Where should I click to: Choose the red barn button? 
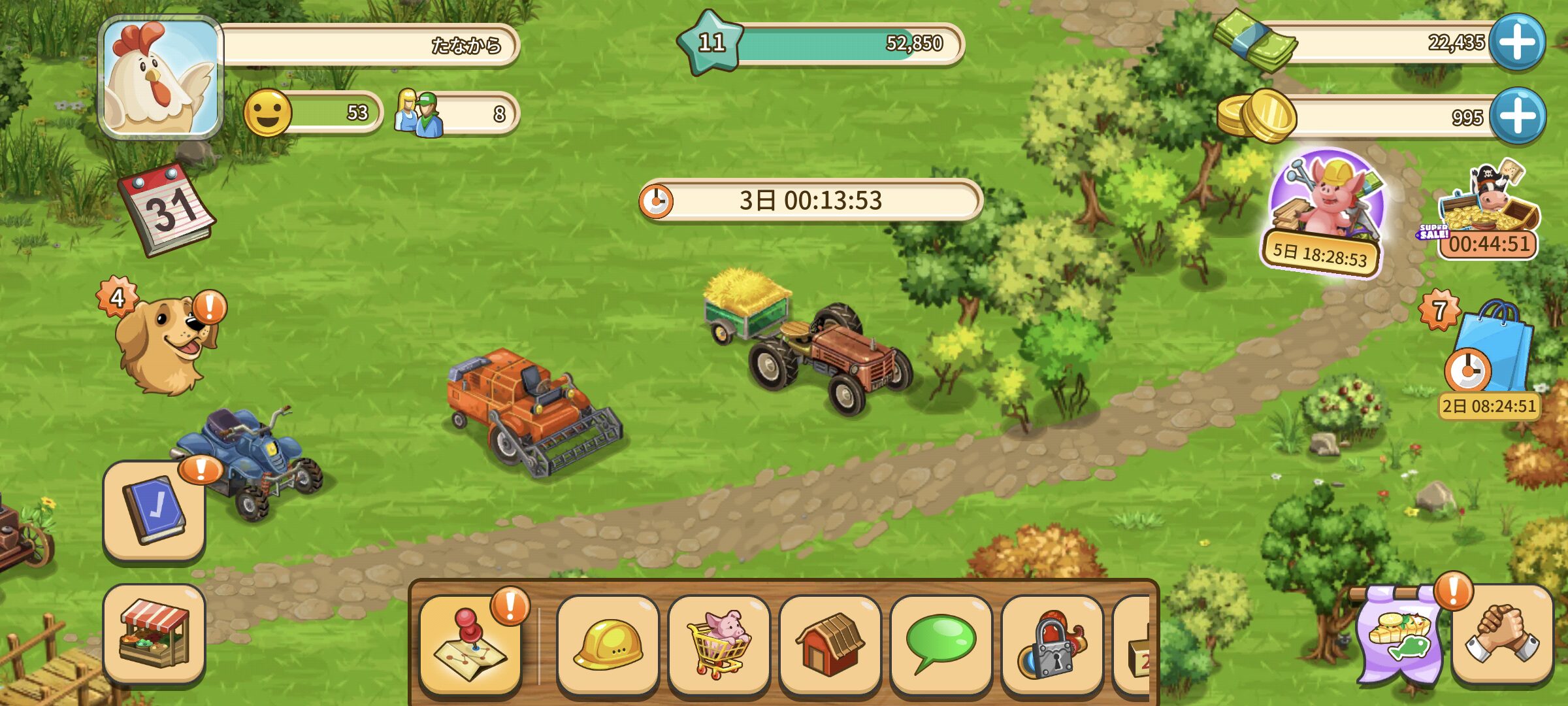point(830,644)
